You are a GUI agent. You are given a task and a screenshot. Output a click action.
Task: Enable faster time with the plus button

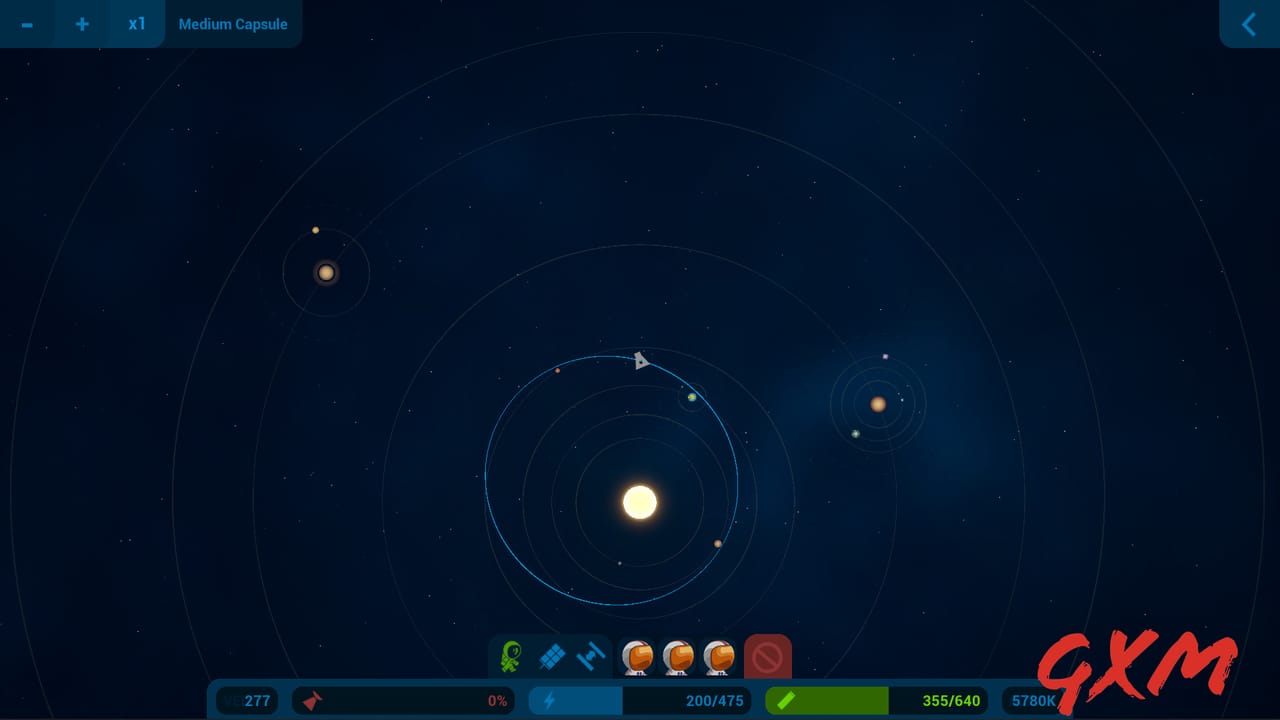(x=82, y=24)
